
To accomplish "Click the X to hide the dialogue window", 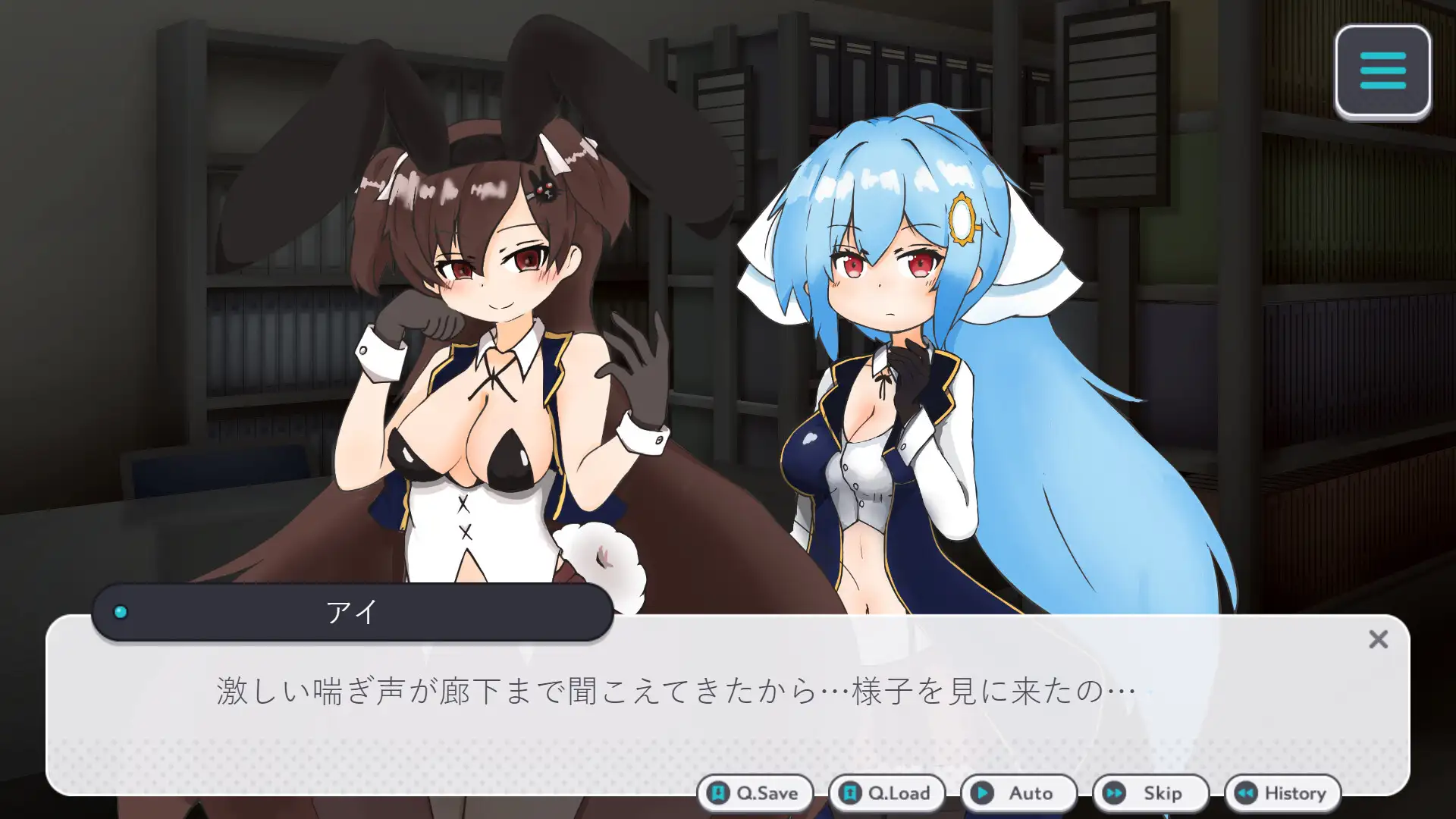I will point(1379,641).
